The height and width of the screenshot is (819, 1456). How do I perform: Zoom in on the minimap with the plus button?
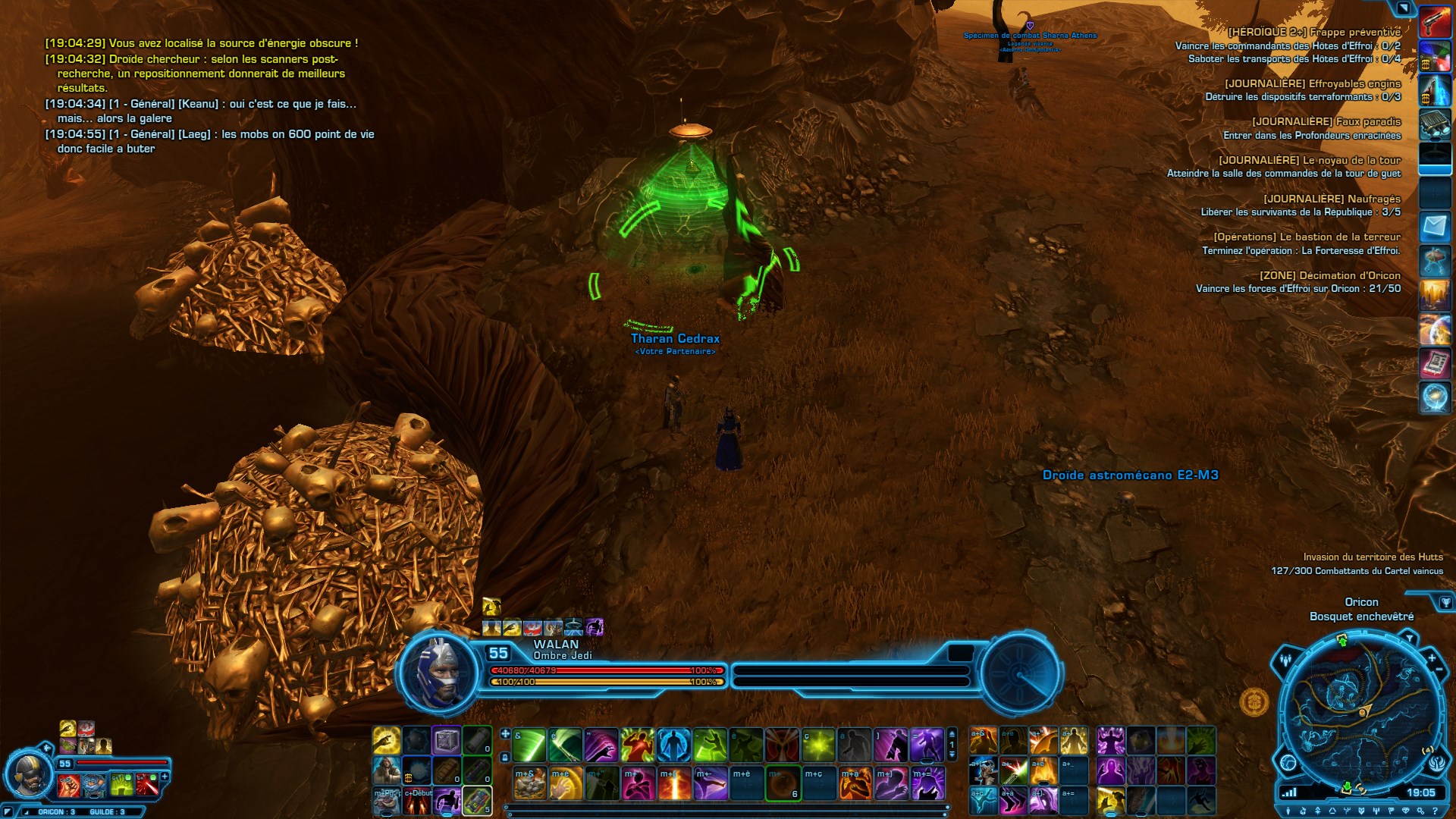pyautogui.click(x=1432, y=658)
